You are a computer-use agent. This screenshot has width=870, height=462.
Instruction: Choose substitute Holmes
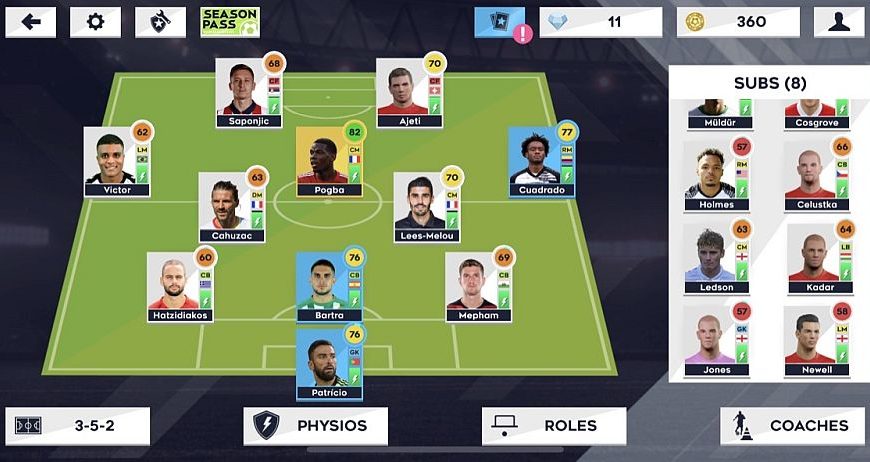(716, 176)
